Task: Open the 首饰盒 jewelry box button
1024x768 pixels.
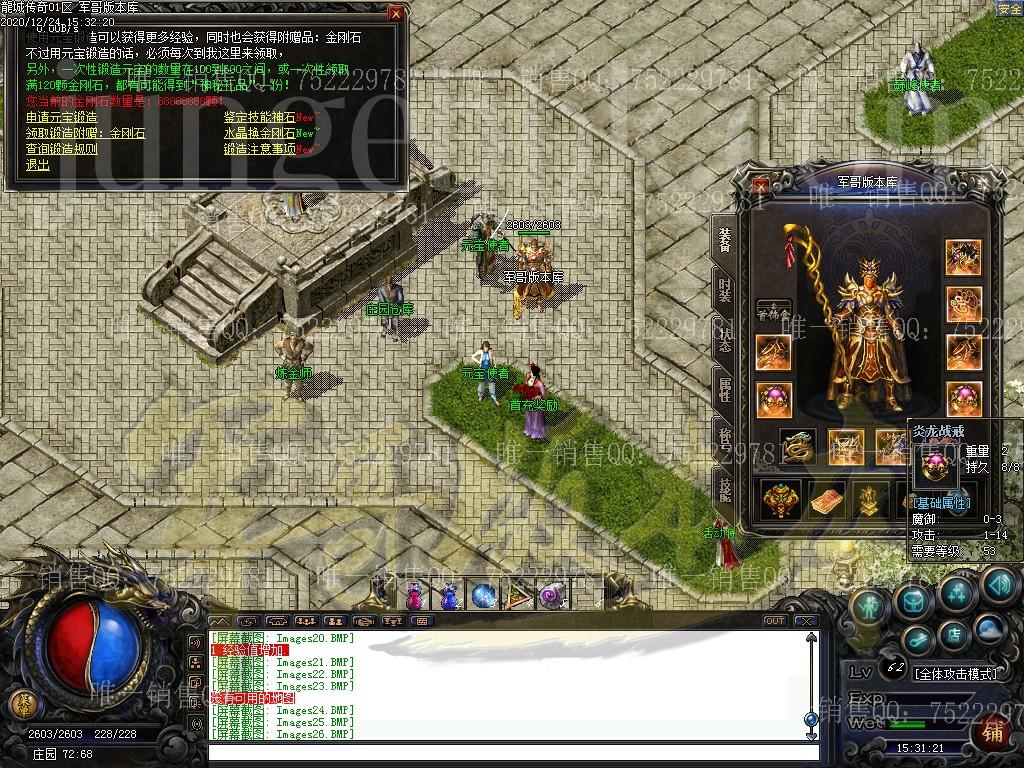Action: pos(773,310)
